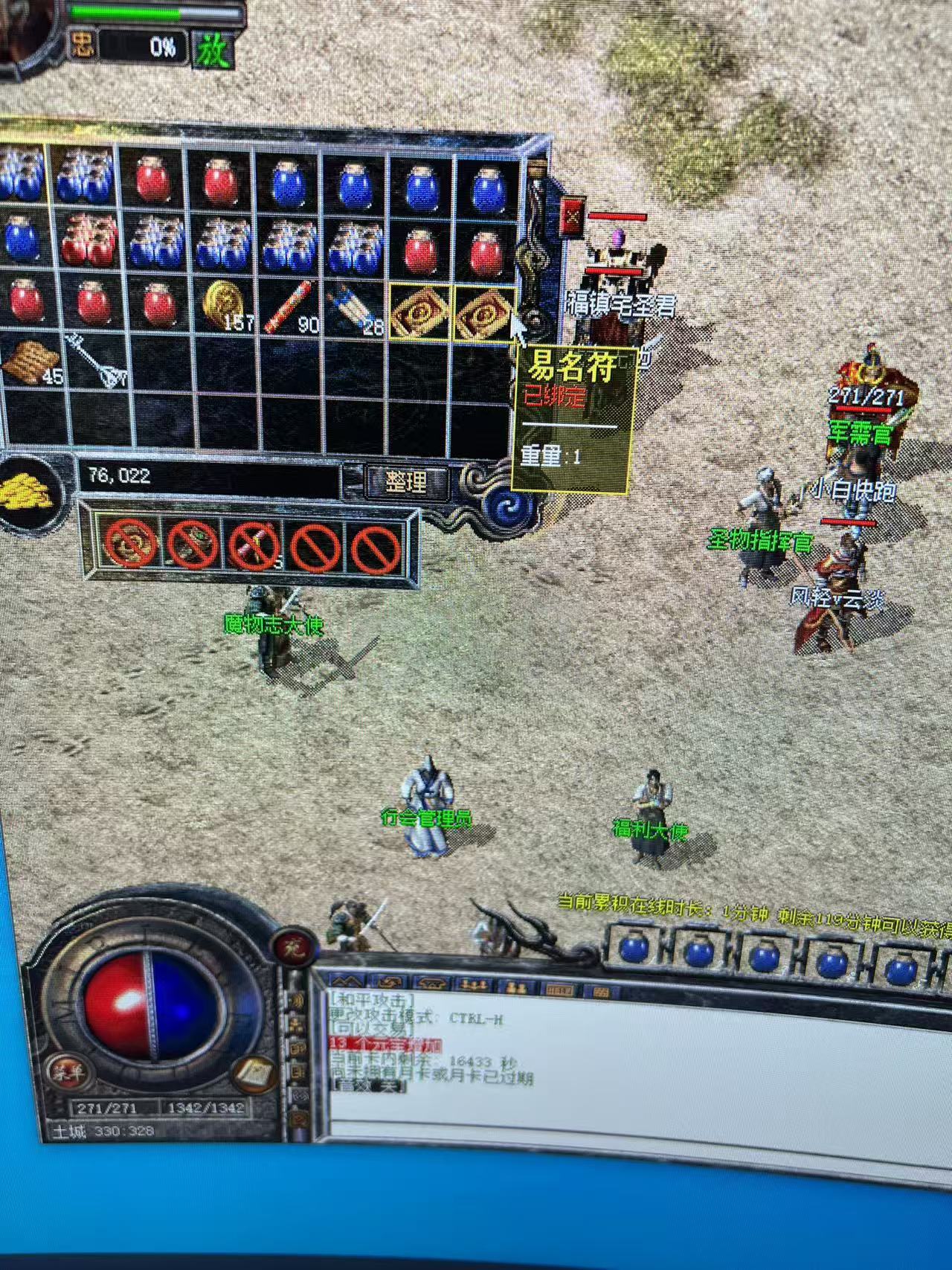Close the inventory with the red X
The height and width of the screenshot is (1270, 952).
[573, 217]
